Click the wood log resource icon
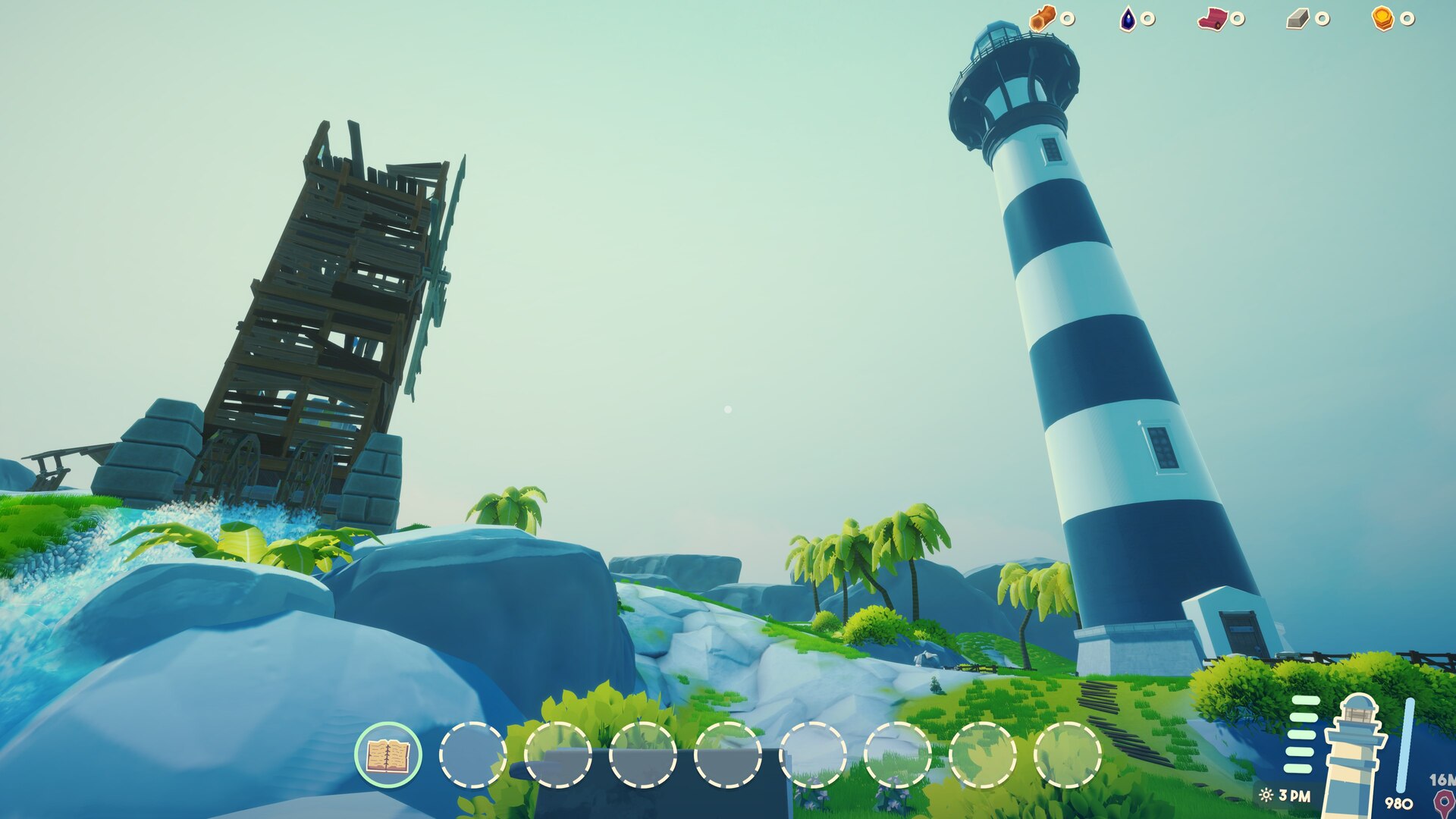 coord(1043,18)
